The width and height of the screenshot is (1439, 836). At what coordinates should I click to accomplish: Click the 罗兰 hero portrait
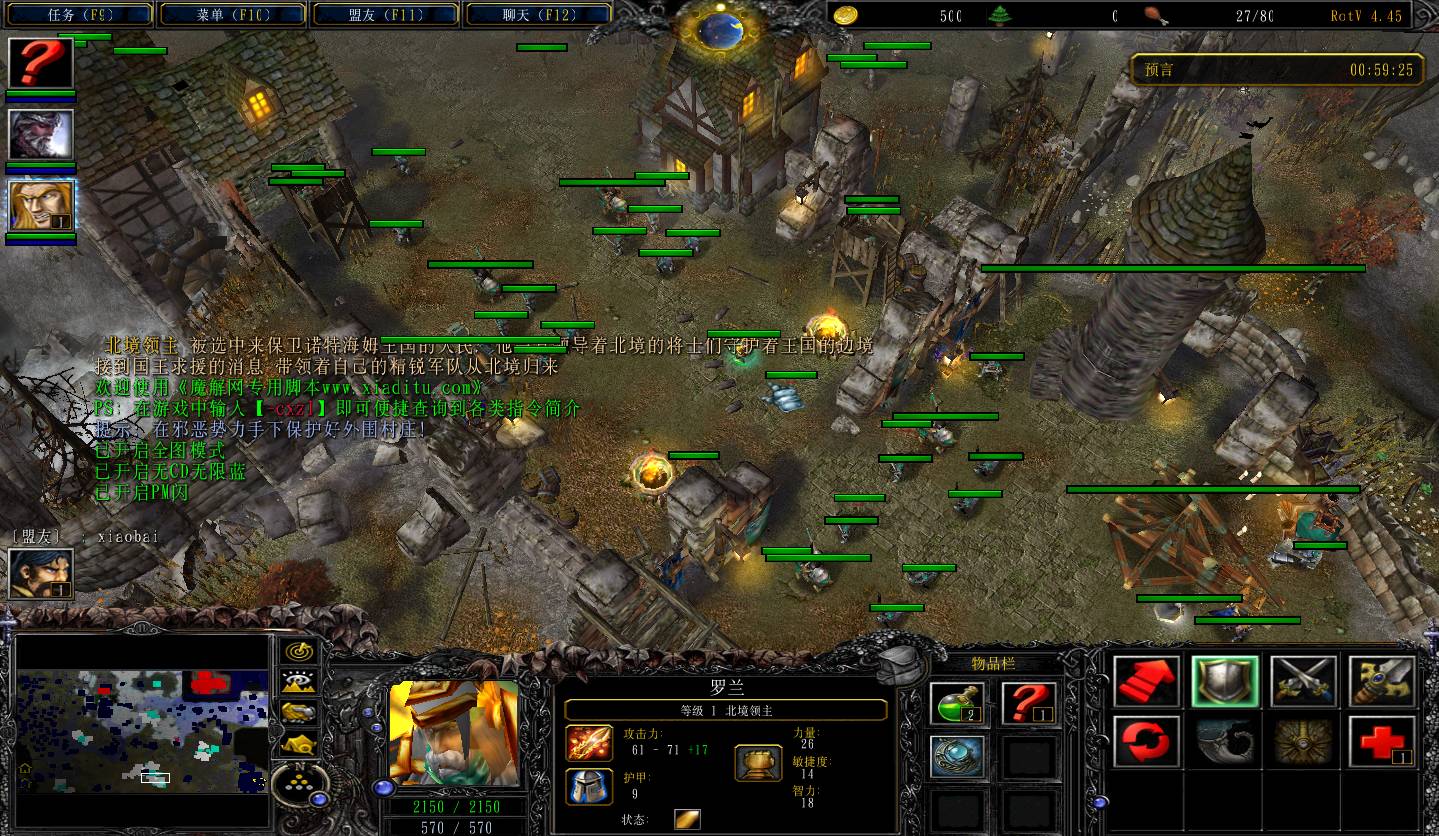[453, 733]
